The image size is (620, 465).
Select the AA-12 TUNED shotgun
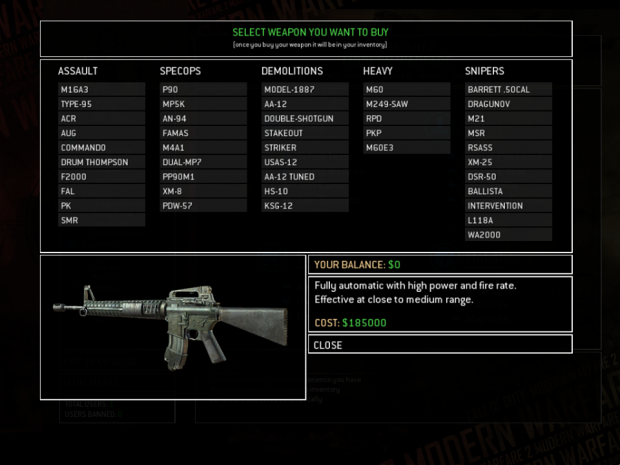click(305, 177)
